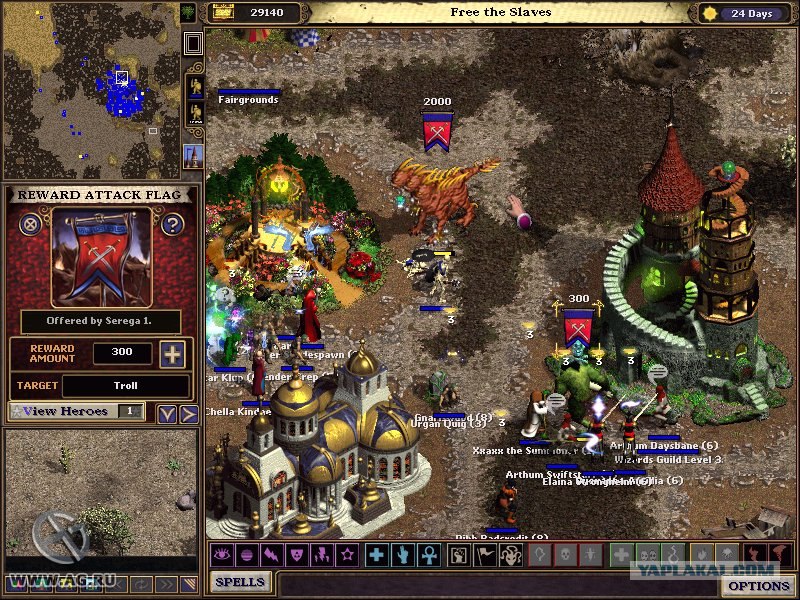Open the Options menu
The image size is (800, 600).
(758, 586)
